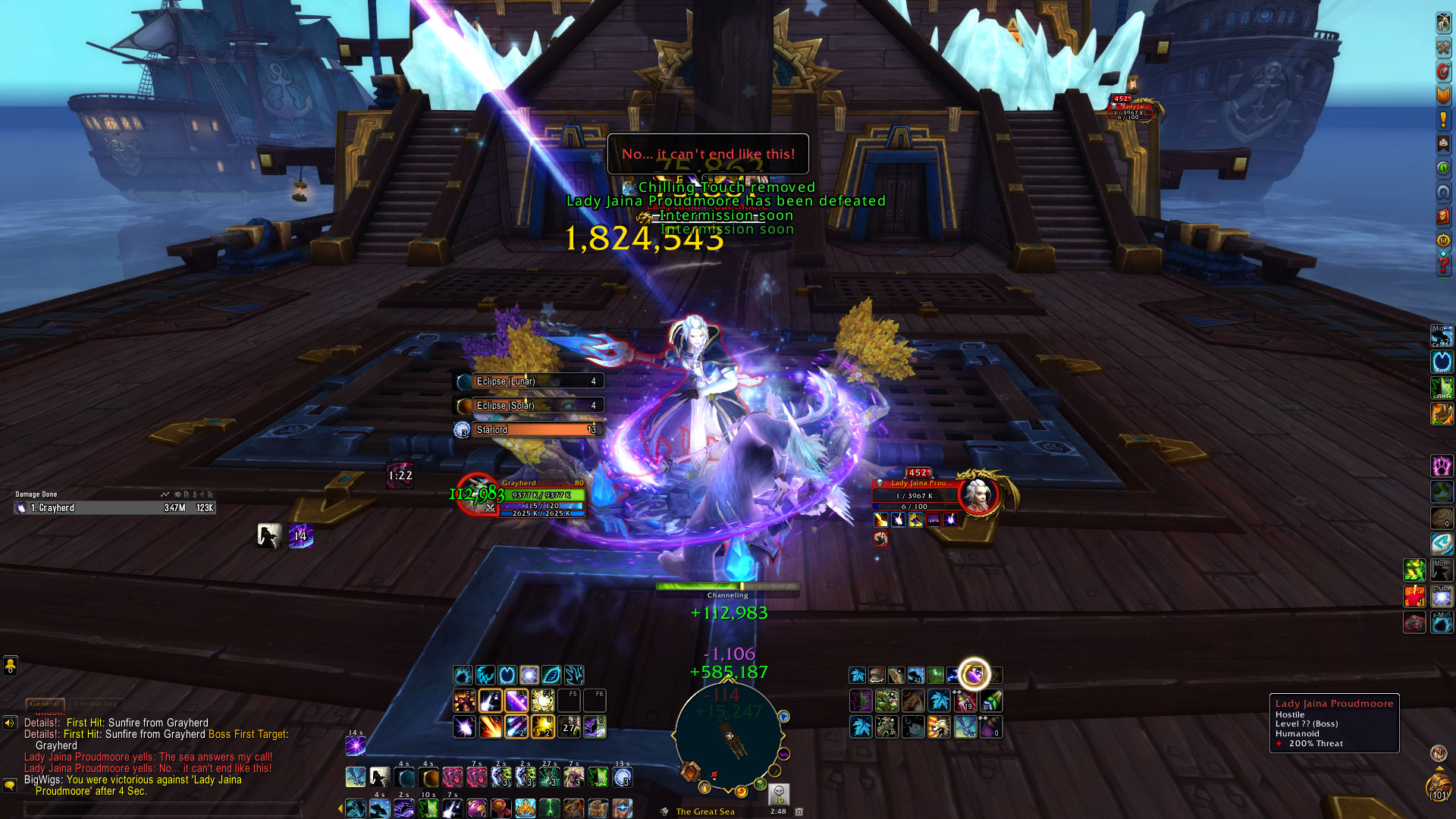Viewport: 1456px width, 819px height.
Task: Open the calendar button beside the clock
Action: pyautogui.click(x=799, y=811)
